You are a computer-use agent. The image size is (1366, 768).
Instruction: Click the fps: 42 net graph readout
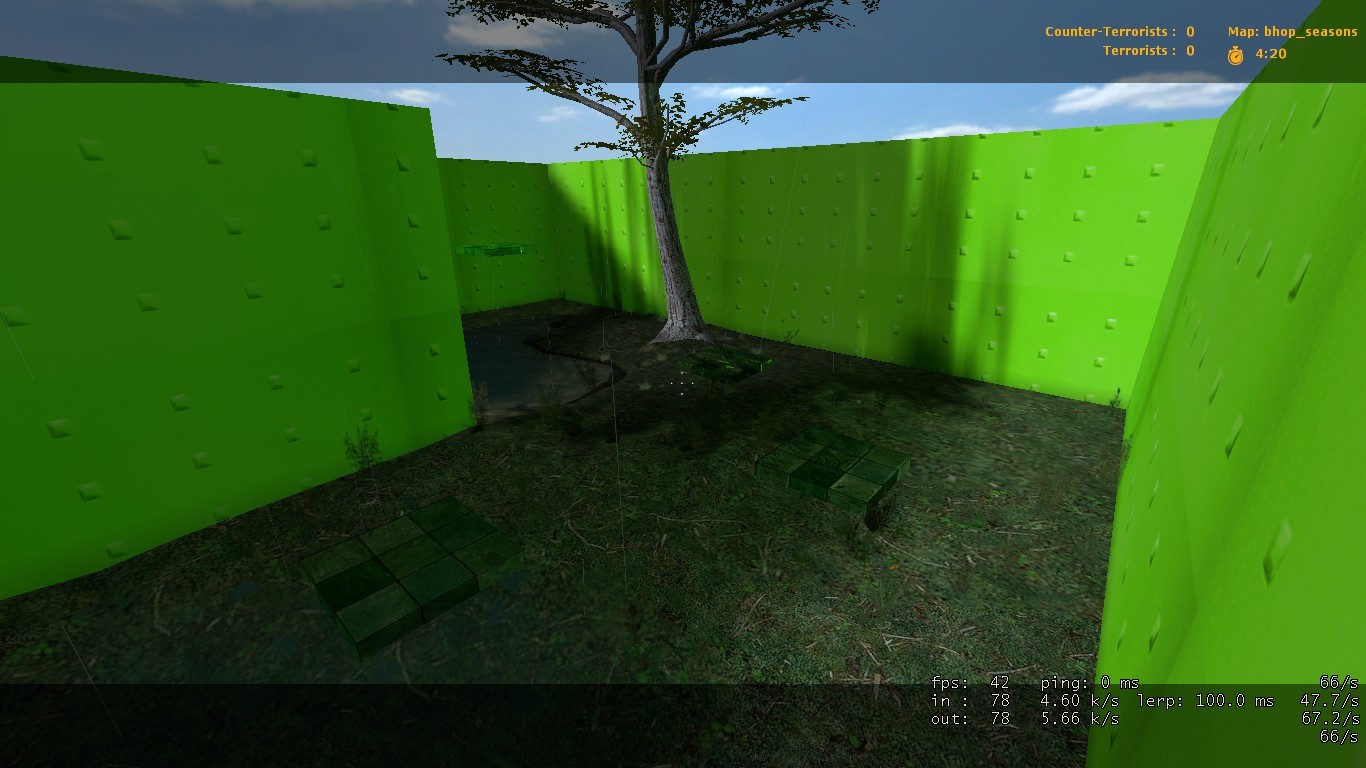971,682
